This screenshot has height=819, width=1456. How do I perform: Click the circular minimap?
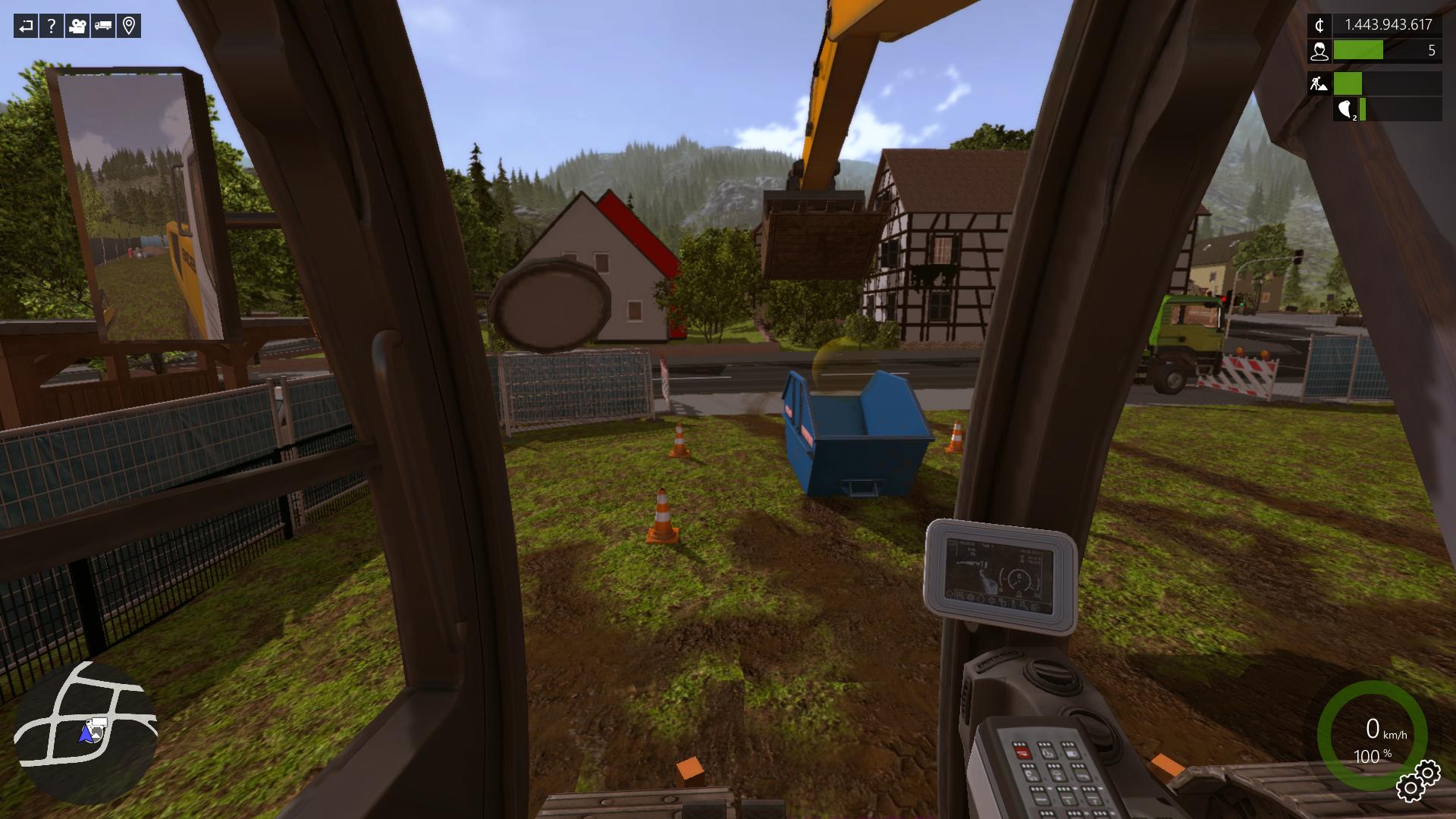click(x=86, y=733)
